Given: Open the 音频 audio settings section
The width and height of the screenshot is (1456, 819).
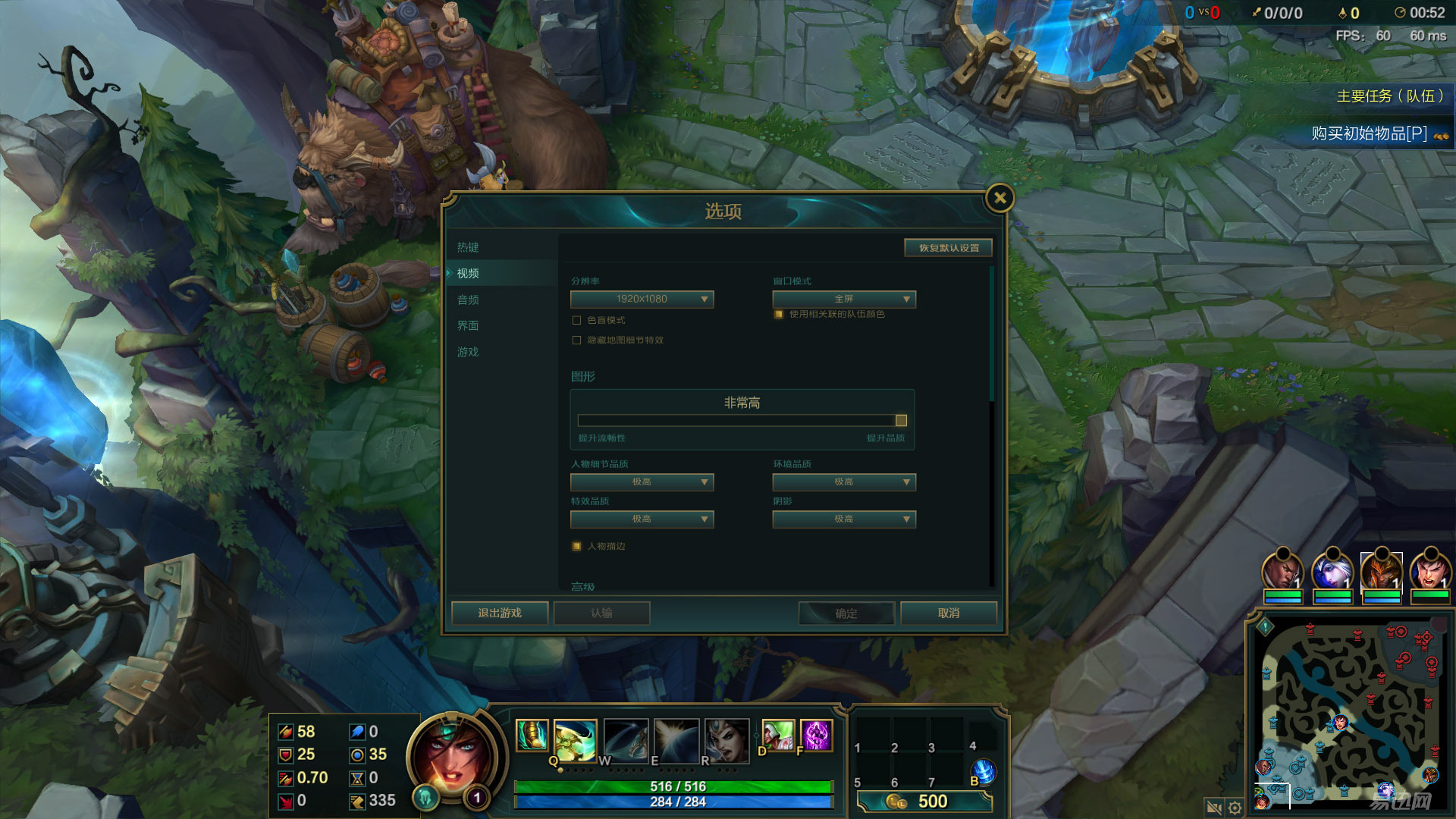Looking at the screenshot, I should pyautogui.click(x=468, y=300).
